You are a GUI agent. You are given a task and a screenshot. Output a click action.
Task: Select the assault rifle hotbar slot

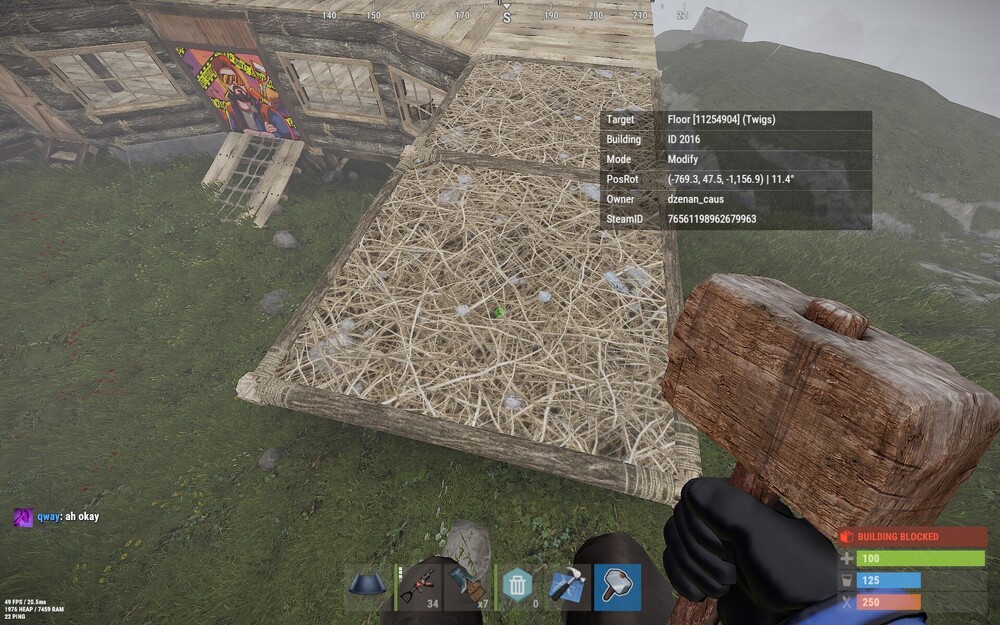tap(419, 587)
